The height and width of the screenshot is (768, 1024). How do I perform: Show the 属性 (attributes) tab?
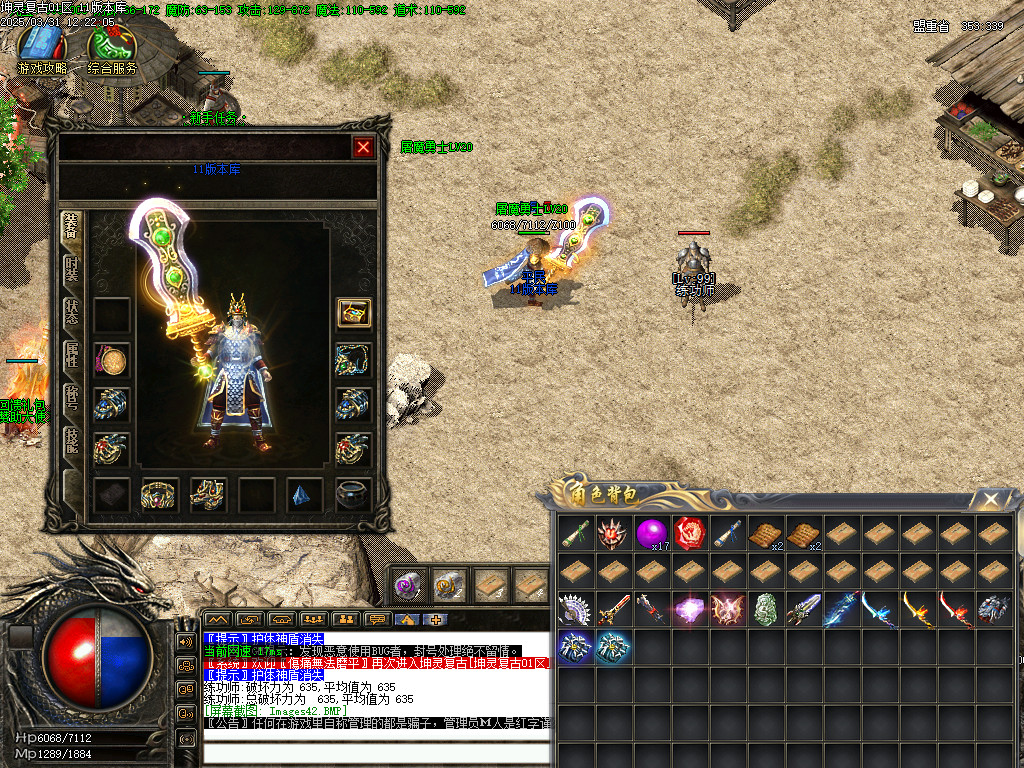72,355
